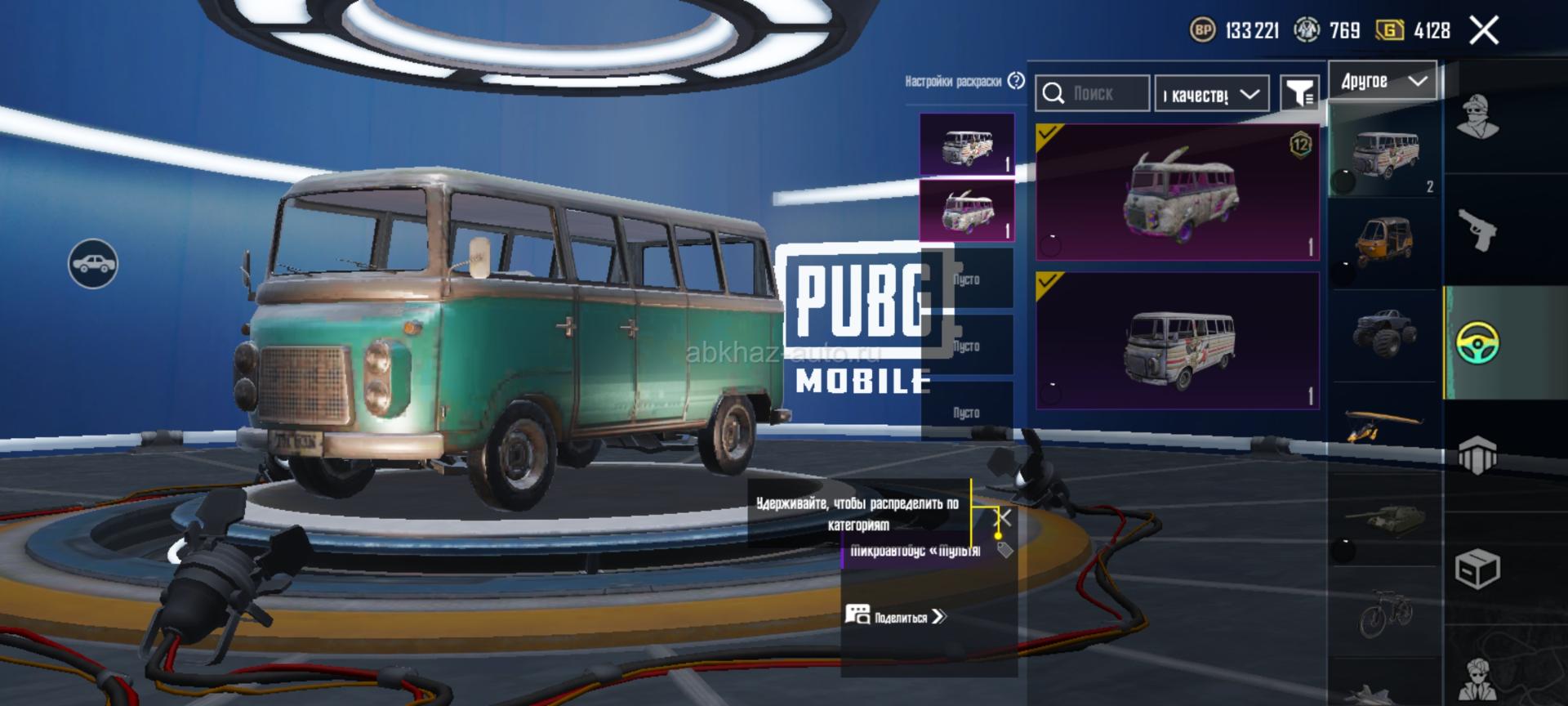
Task: Switch to the crate box tab
Action: coord(1477,569)
